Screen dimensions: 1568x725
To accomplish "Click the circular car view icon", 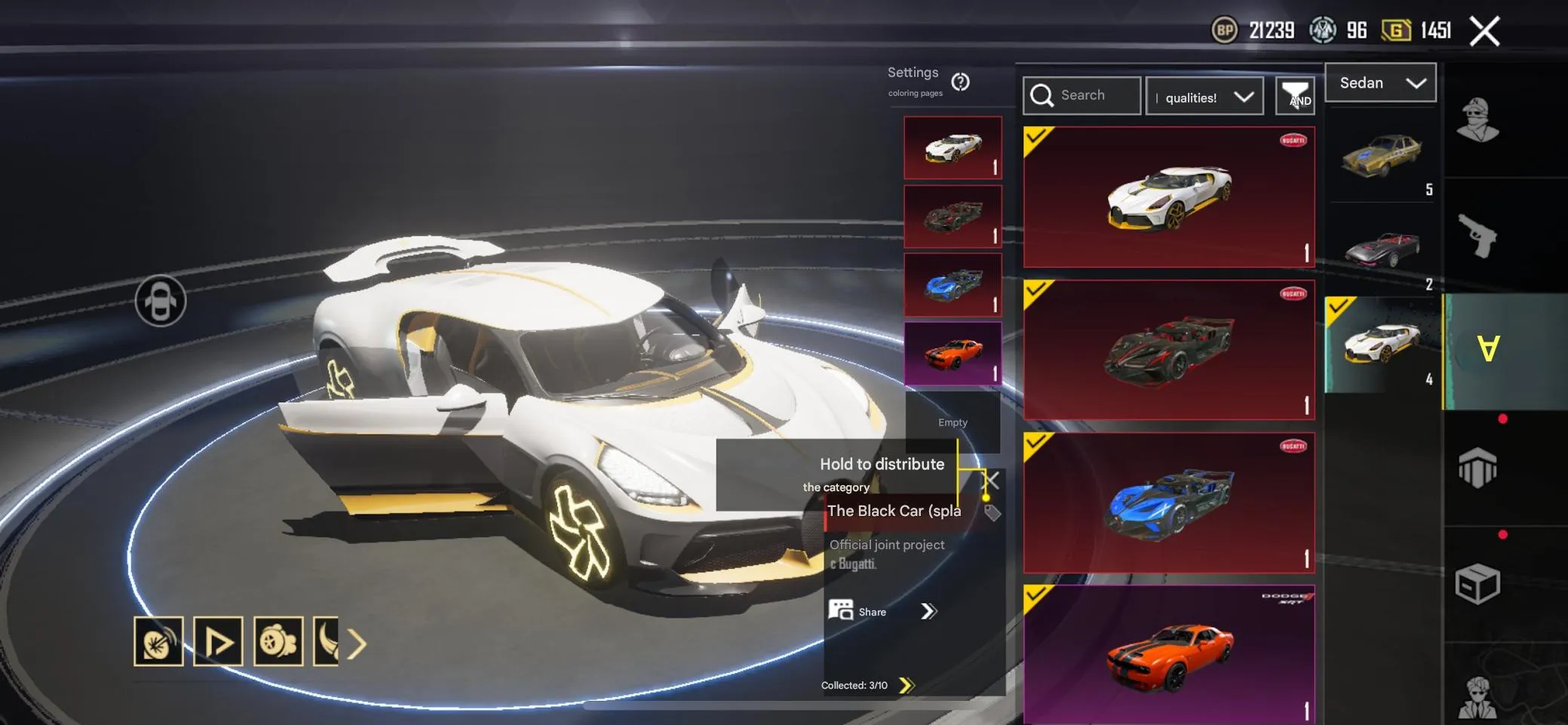I will point(161,301).
